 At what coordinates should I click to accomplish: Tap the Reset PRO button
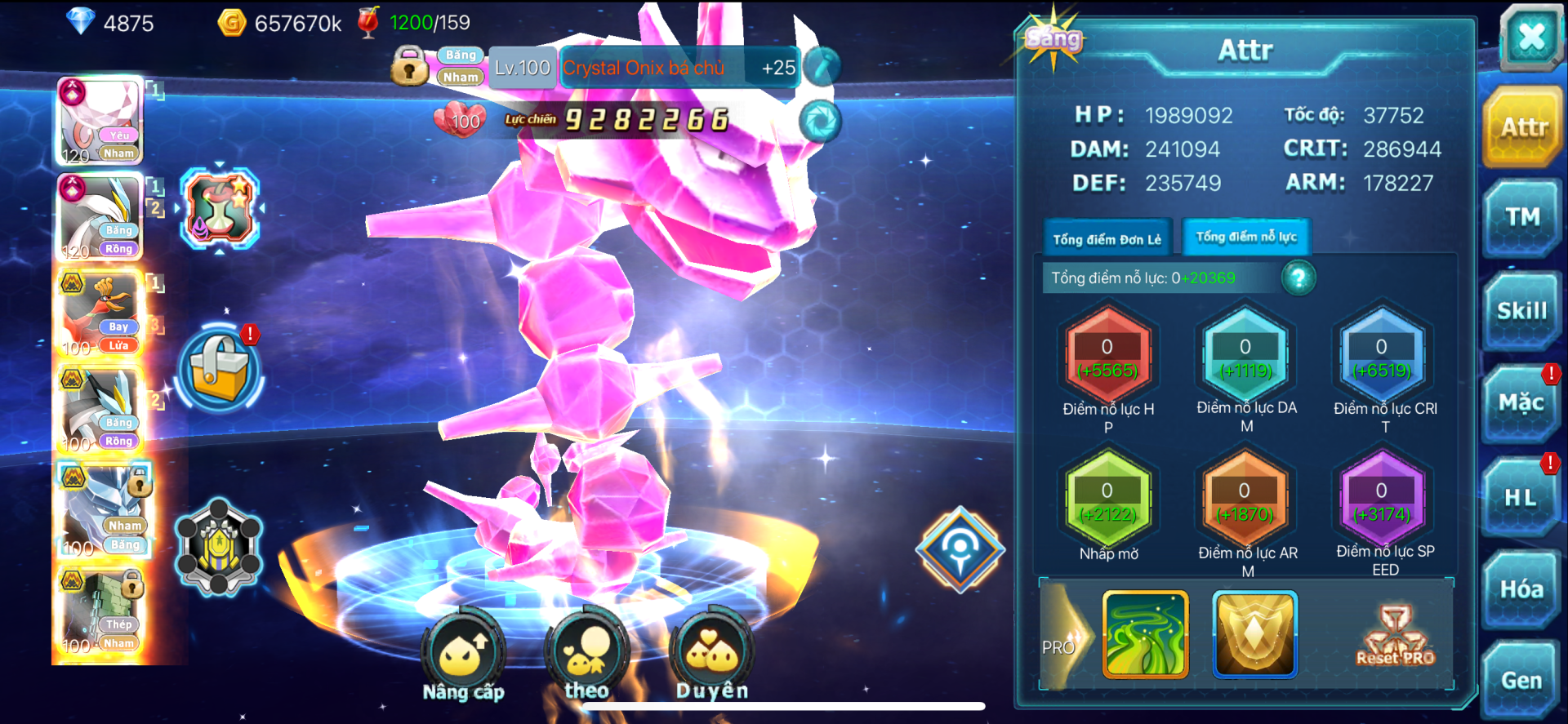tap(1395, 637)
